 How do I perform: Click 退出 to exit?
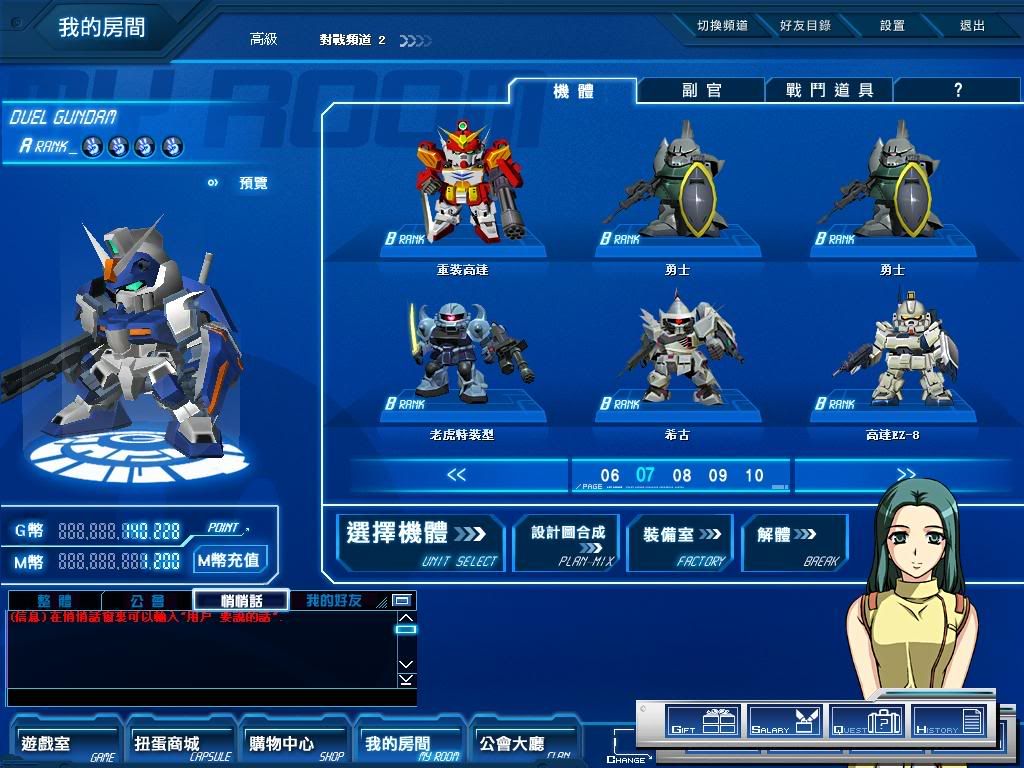[972, 26]
